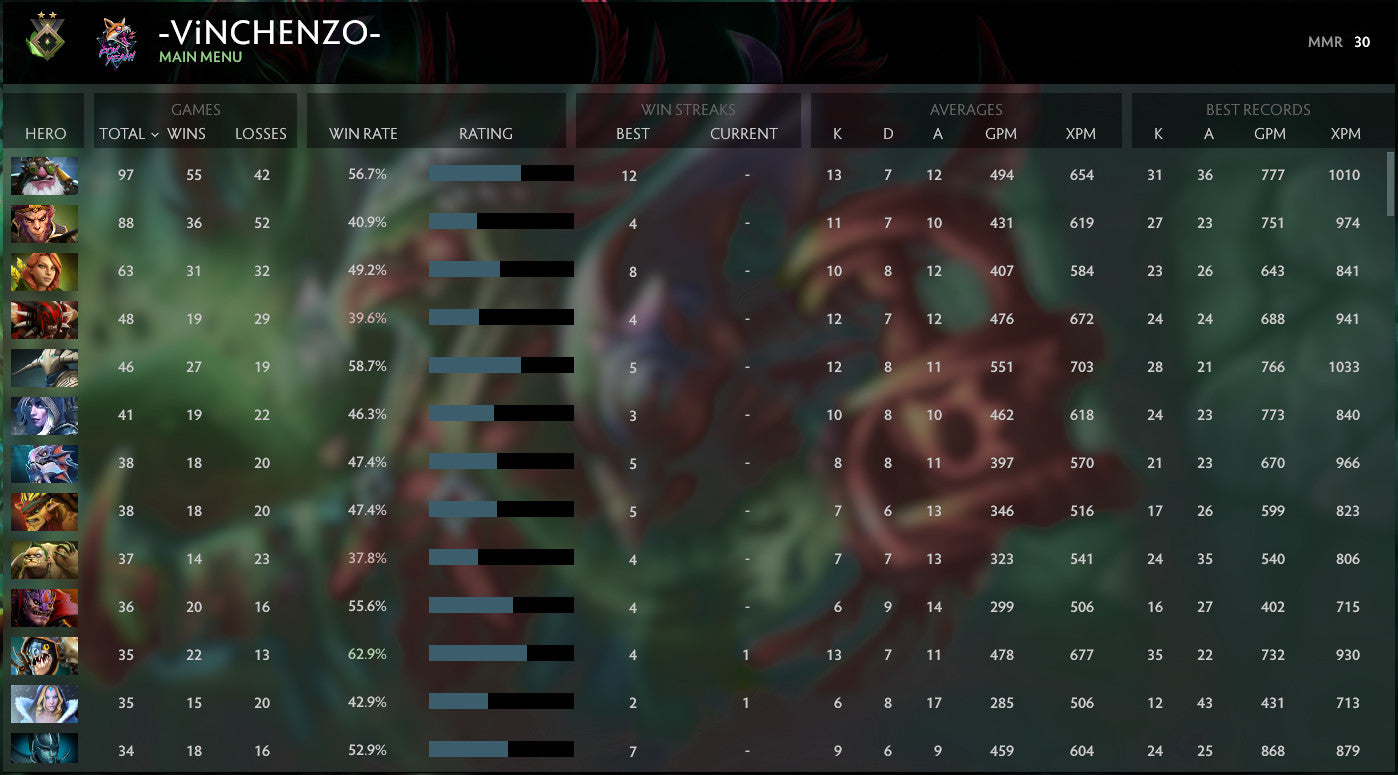This screenshot has height=775, width=1398.
Task: Sort by XPM under BEST RECORDS
Action: (x=1346, y=133)
